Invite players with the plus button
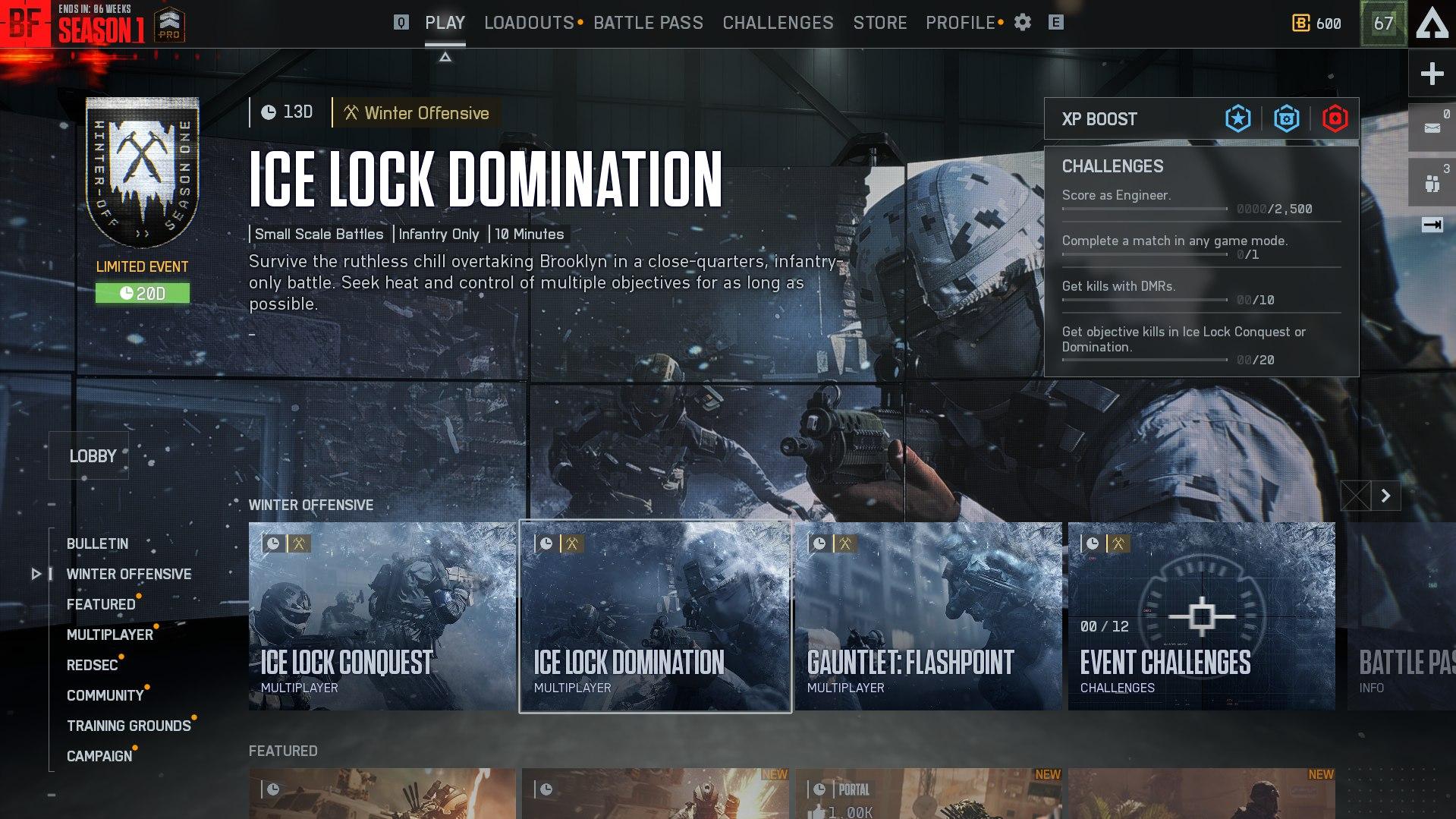Screen dimensions: 1456x819 click(x=1432, y=74)
